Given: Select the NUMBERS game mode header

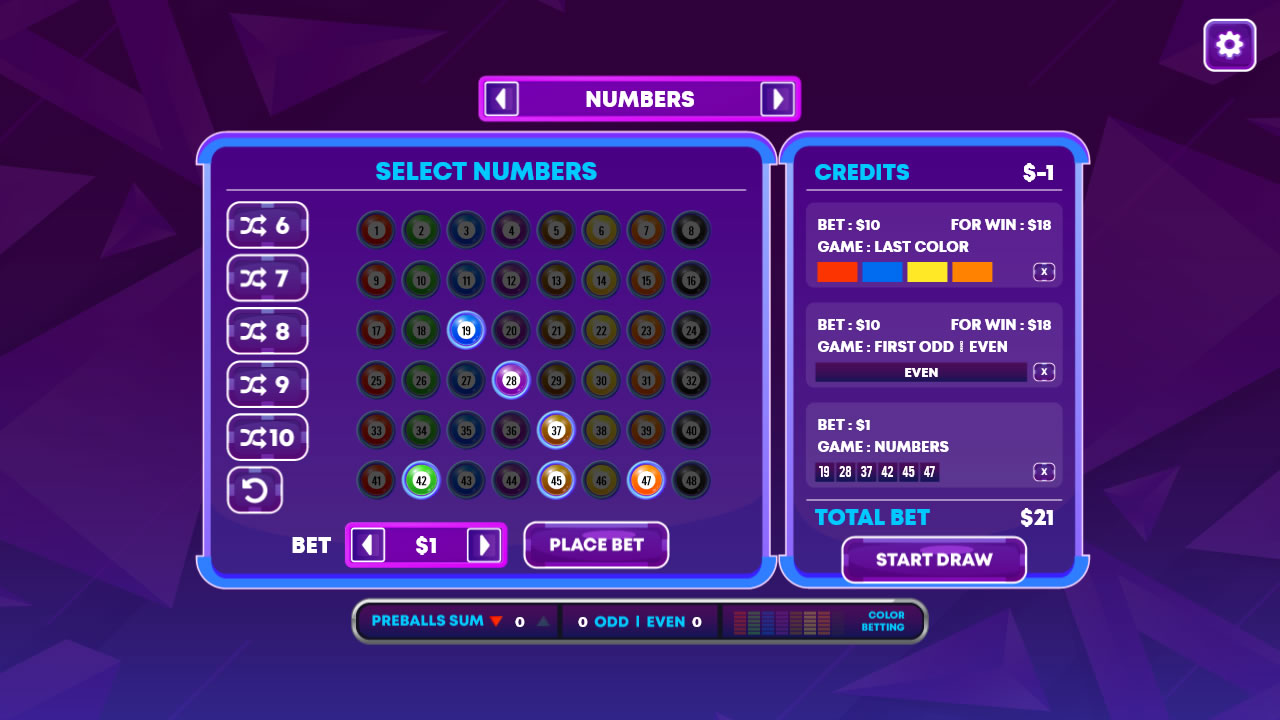Looking at the screenshot, I should pyautogui.click(x=640, y=98).
